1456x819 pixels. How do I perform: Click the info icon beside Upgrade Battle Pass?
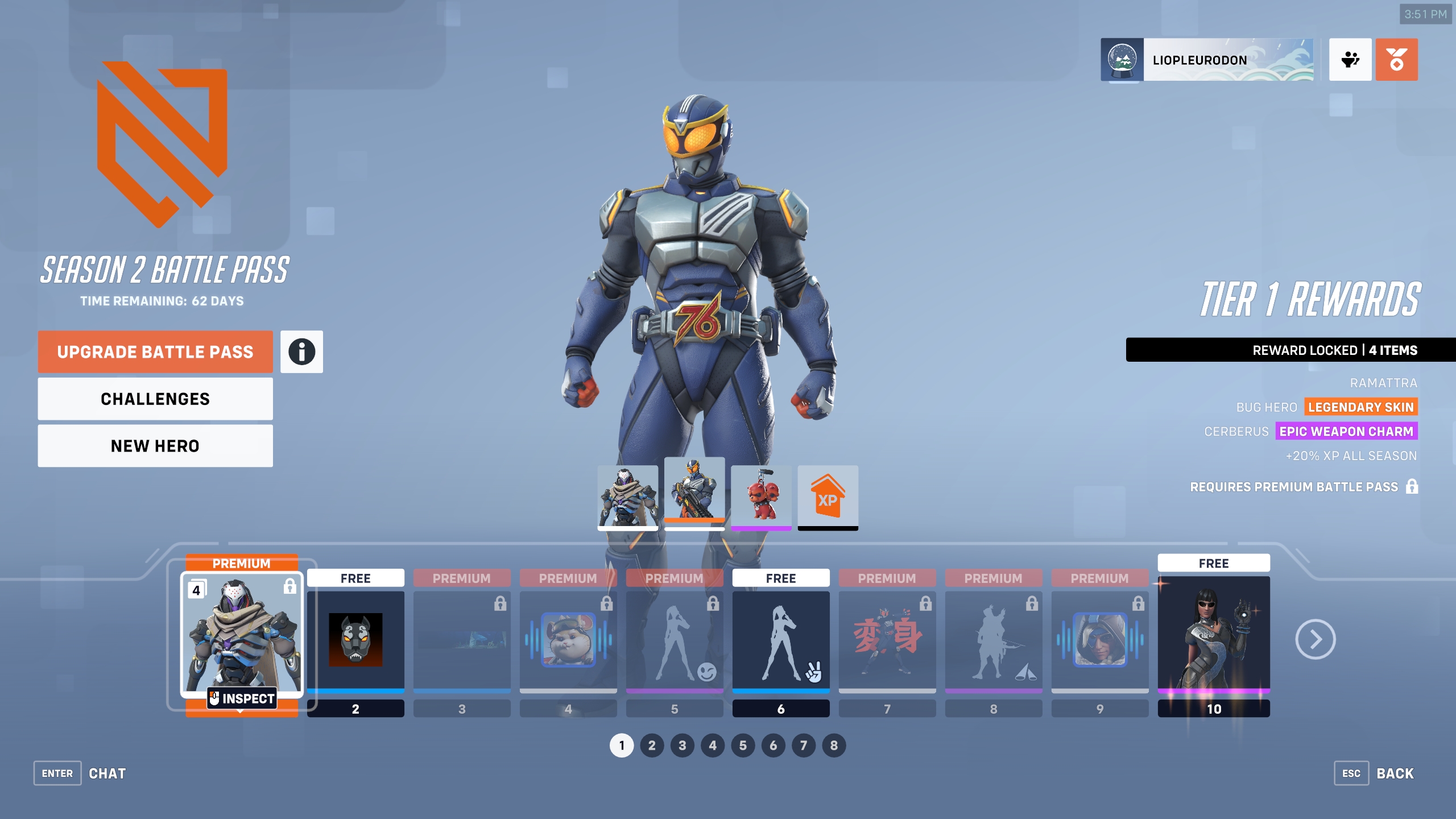pos(301,351)
